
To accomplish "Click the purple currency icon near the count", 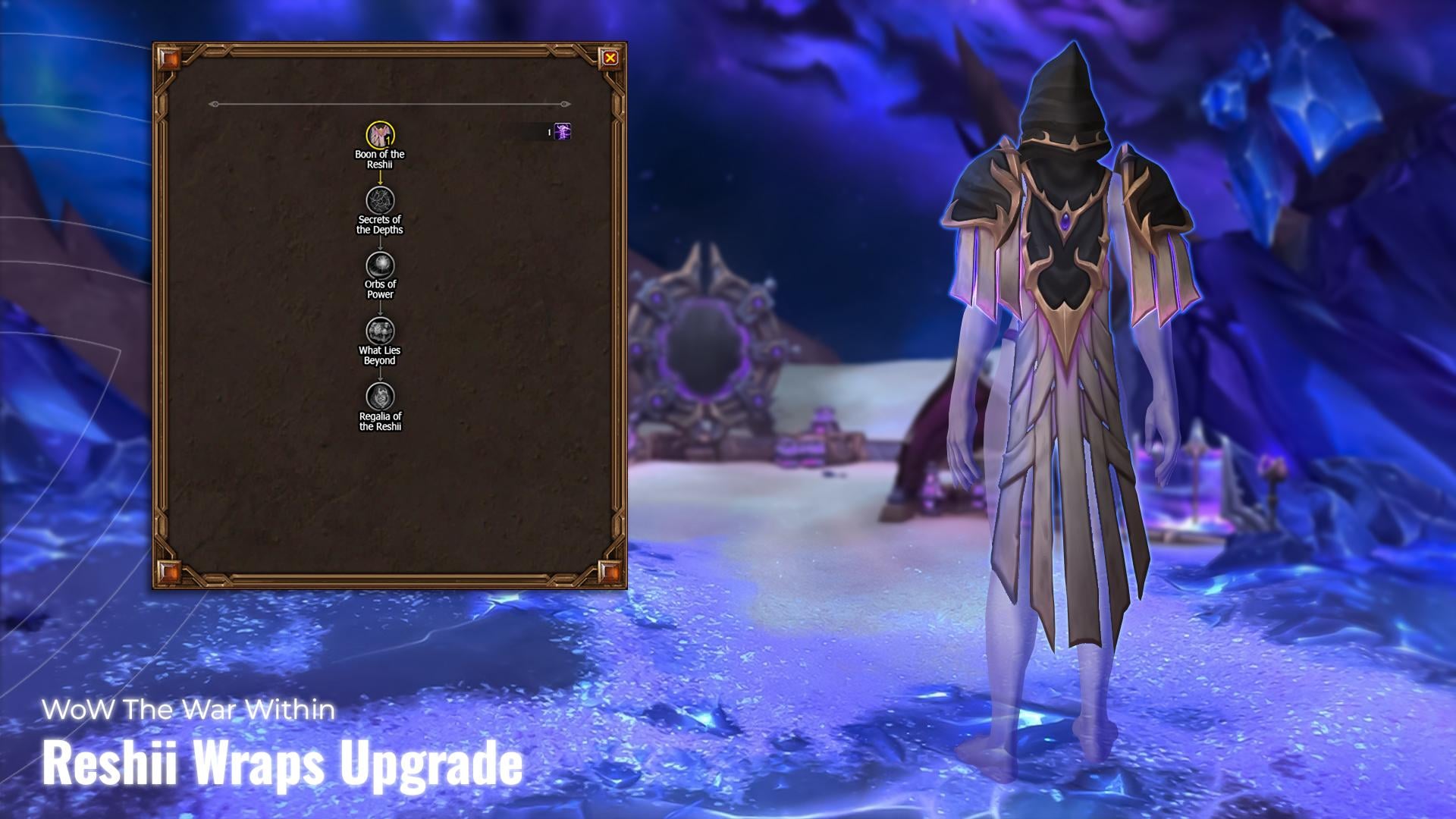I will (561, 132).
